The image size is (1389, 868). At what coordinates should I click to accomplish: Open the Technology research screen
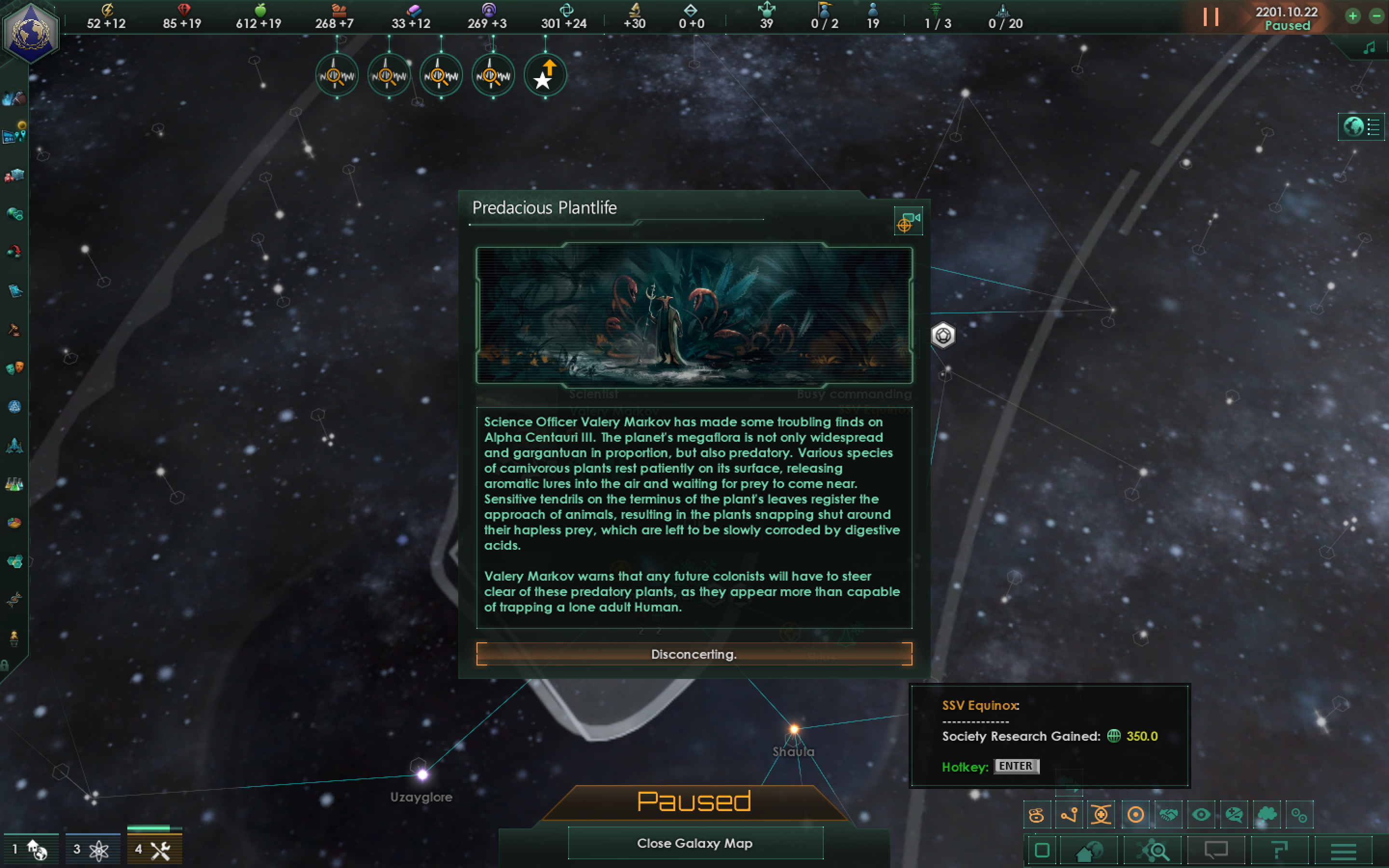click(14, 485)
